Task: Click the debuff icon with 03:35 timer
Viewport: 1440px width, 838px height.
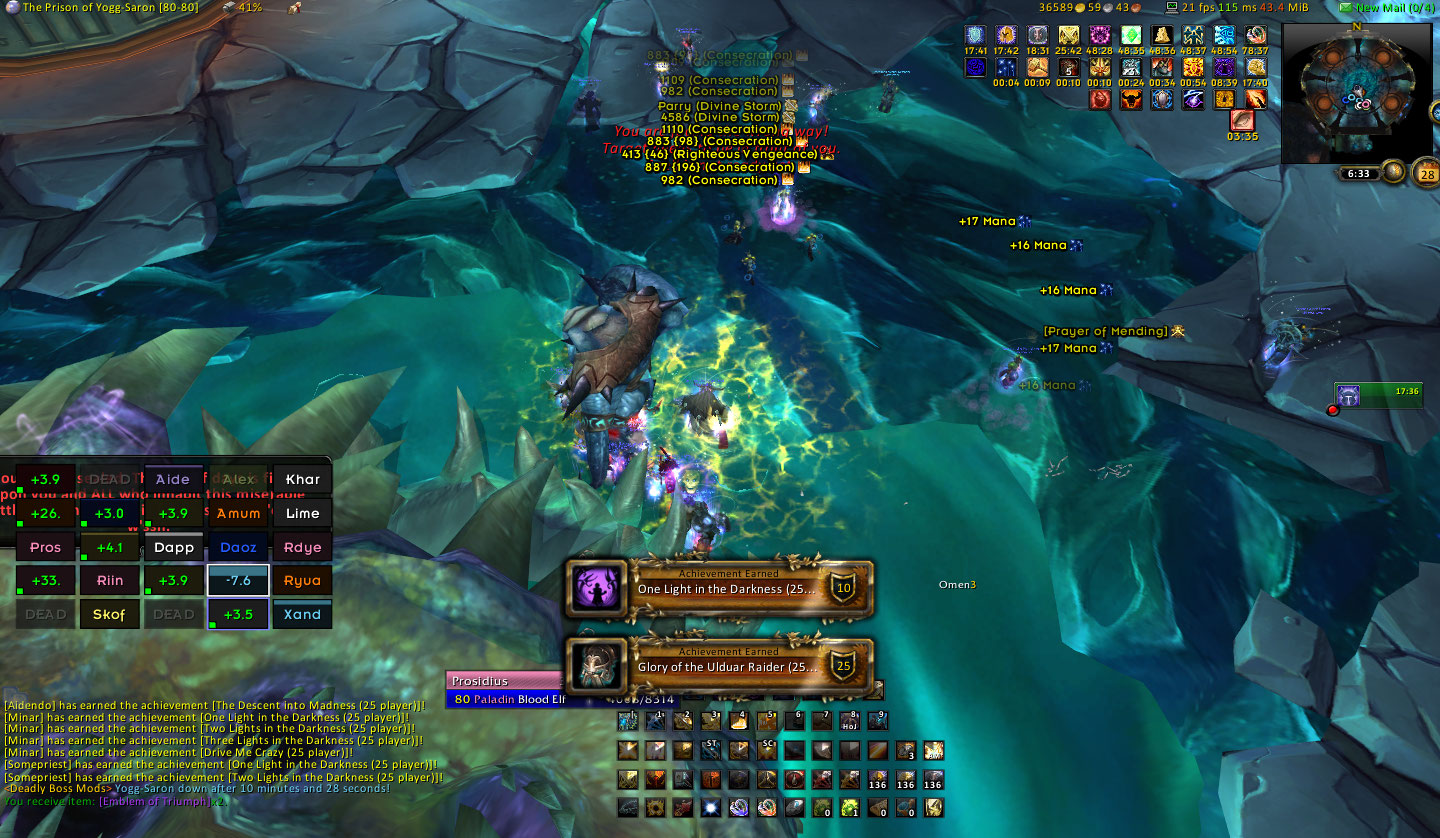Action: (x=1242, y=121)
